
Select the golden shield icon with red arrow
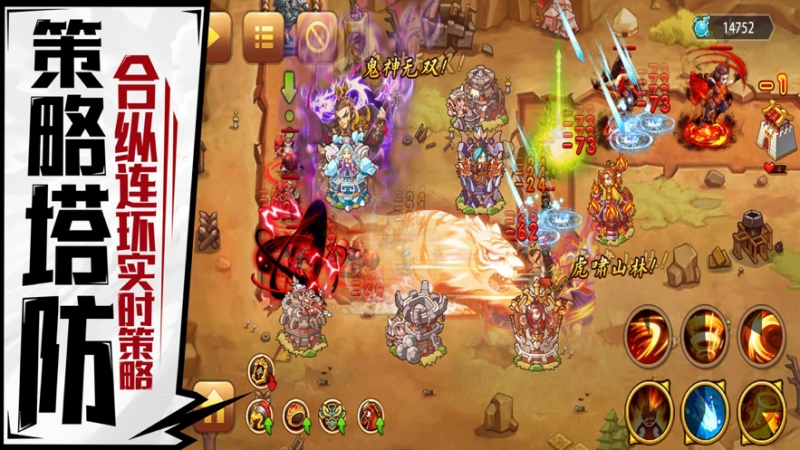point(262,372)
